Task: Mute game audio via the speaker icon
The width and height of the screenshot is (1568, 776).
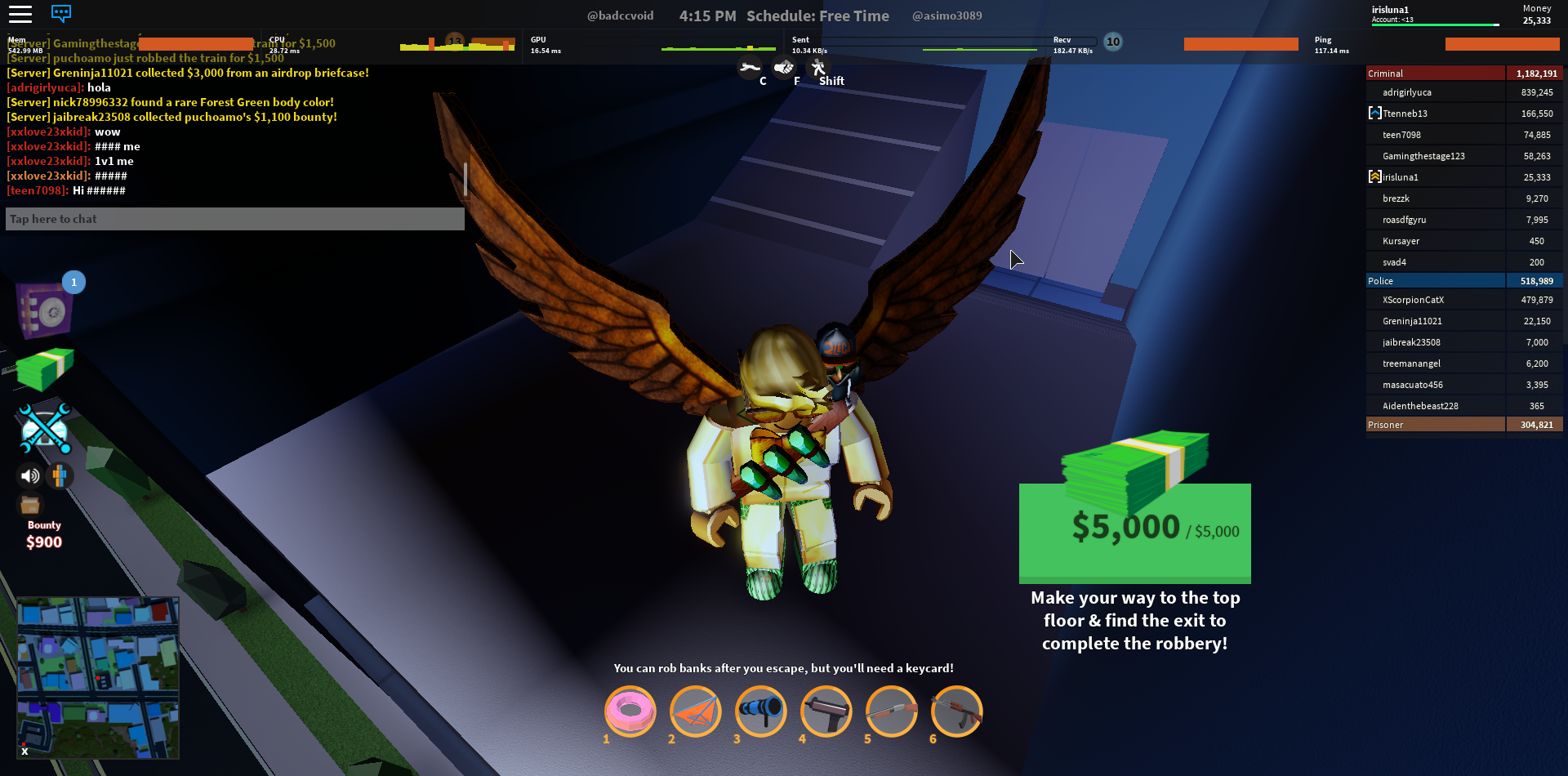Action: point(30,476)
